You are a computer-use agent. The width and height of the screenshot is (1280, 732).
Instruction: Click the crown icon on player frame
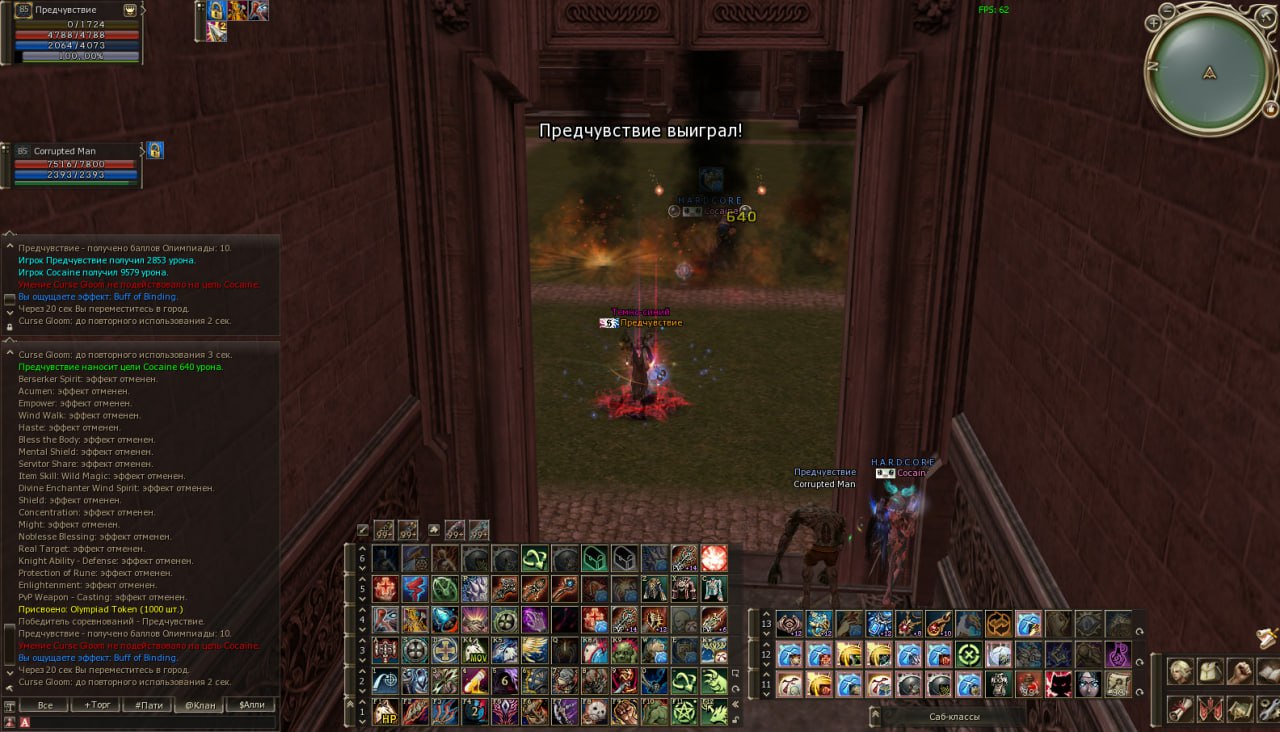[x=130, y=10]
